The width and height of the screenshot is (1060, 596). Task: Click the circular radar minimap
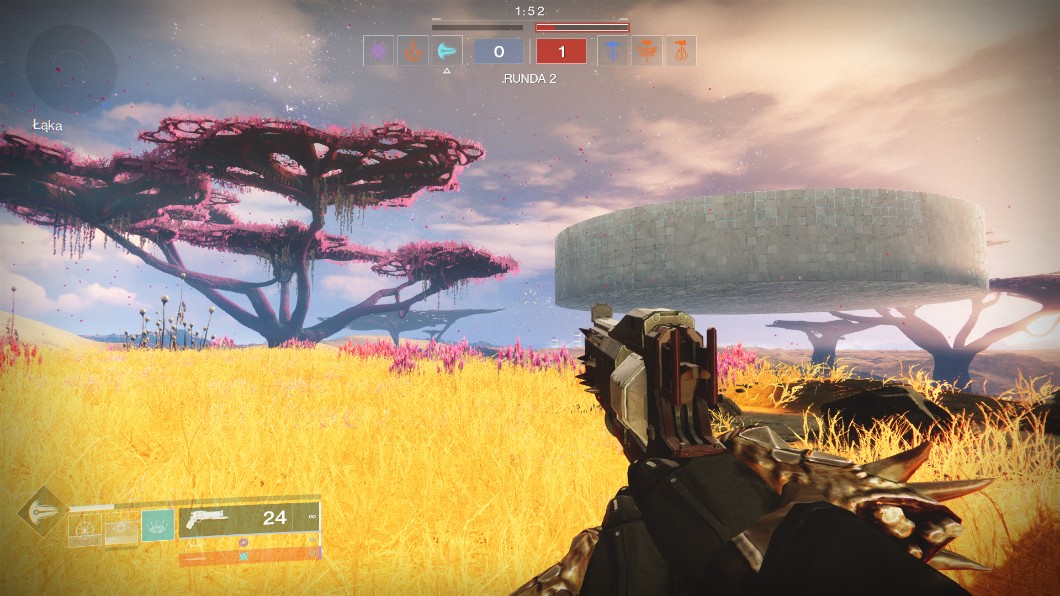71,69
